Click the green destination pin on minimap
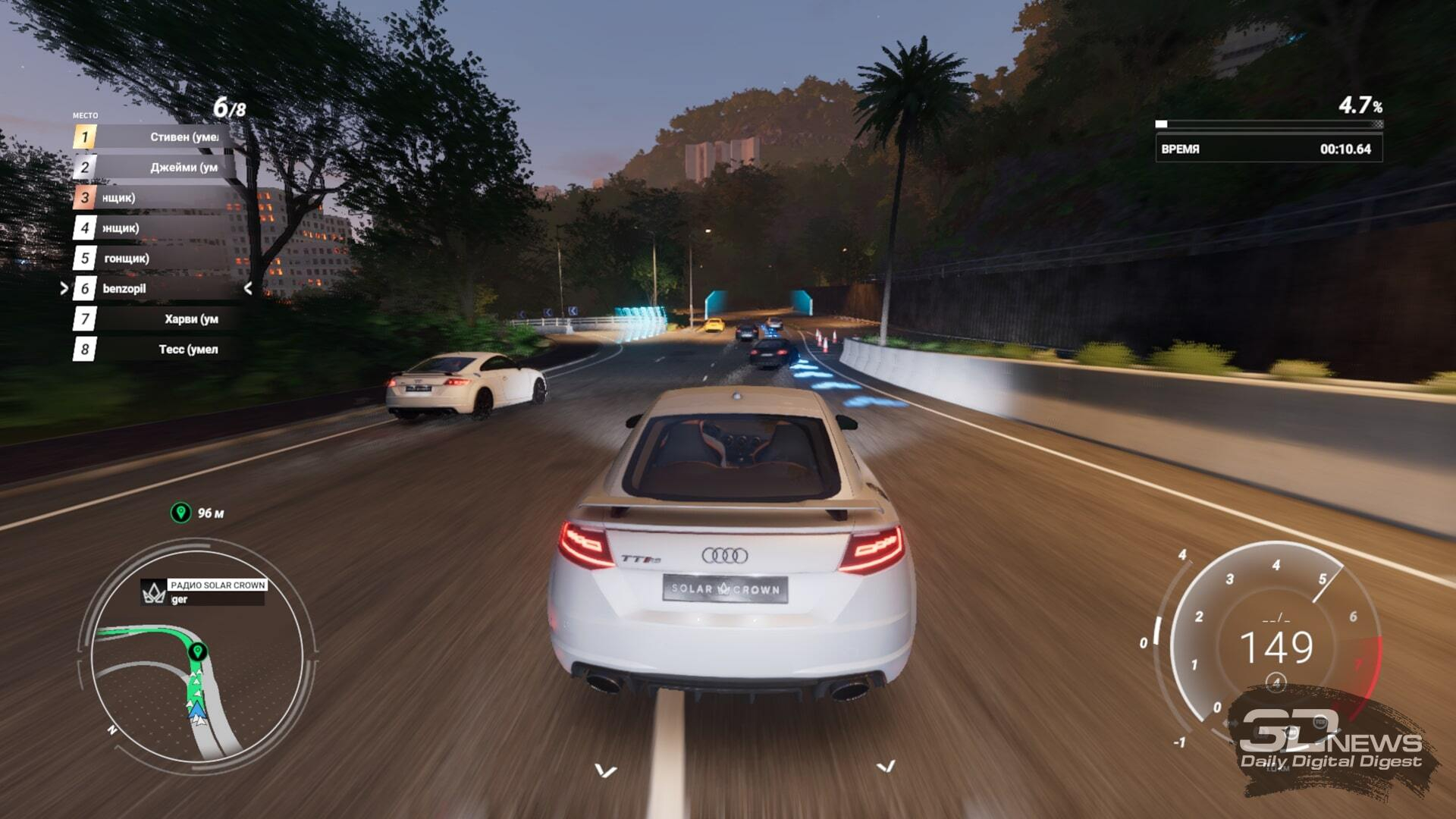1456x819 pixels. pyautogui.click(x=198, y=651)
